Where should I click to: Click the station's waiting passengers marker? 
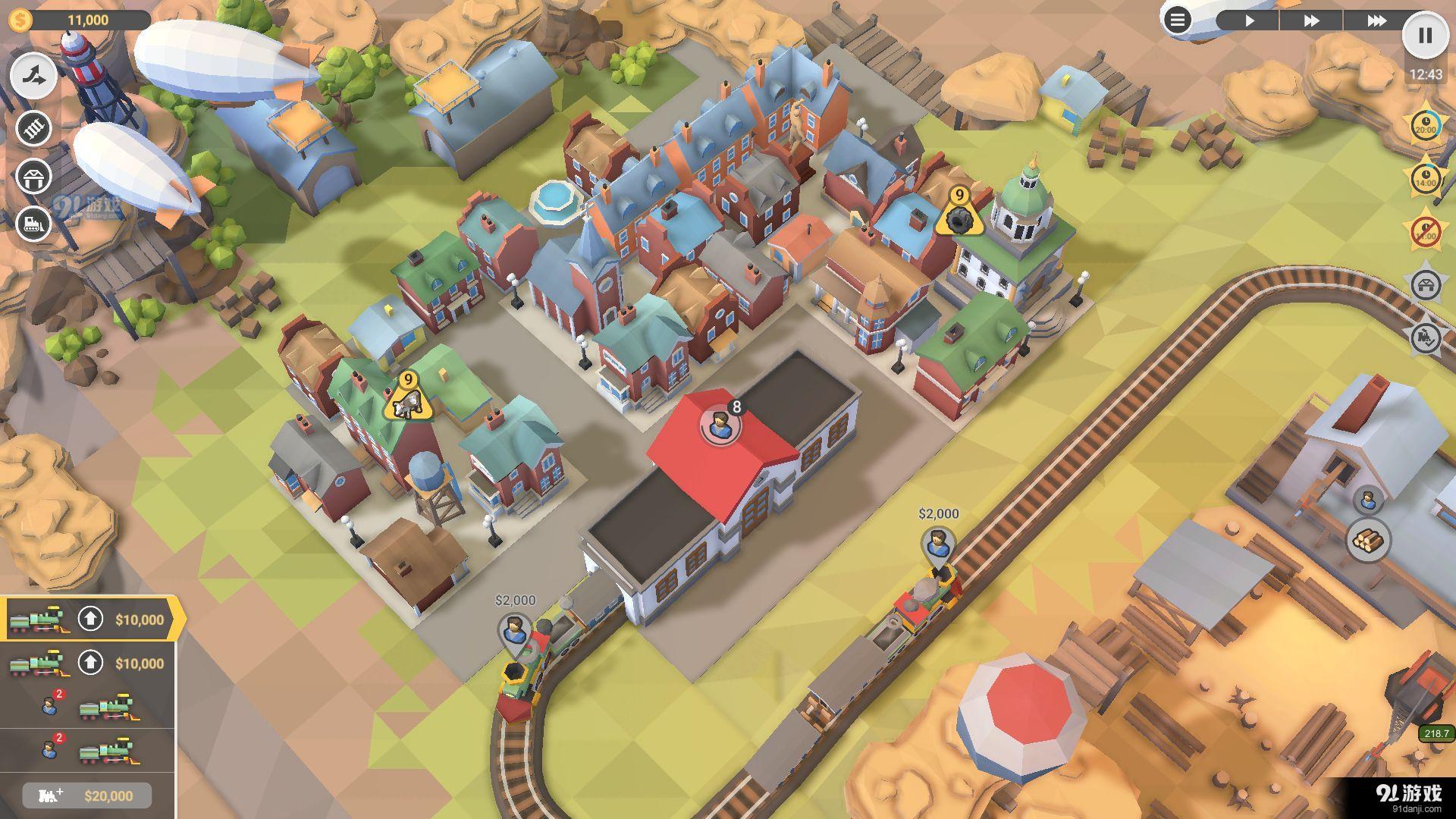click(x=720, y=425)
